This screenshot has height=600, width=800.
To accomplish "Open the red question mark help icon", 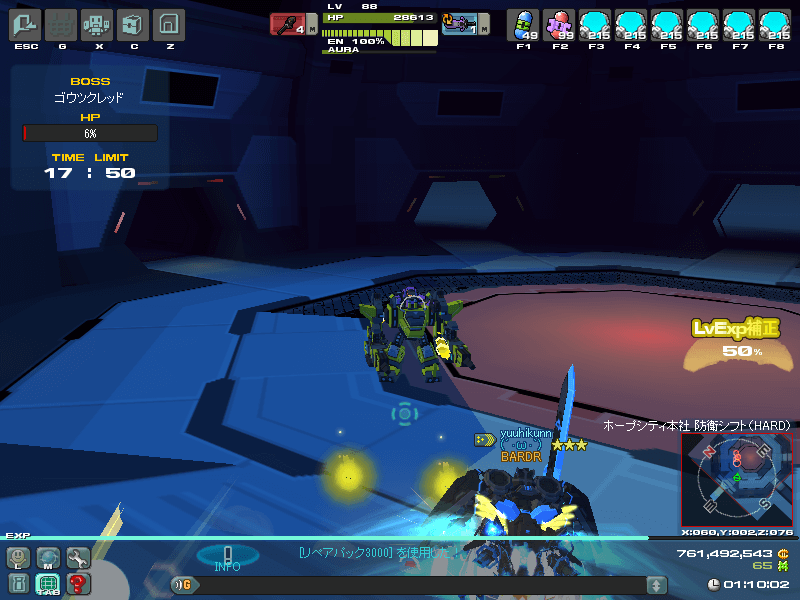I will [x=77, y=584].
